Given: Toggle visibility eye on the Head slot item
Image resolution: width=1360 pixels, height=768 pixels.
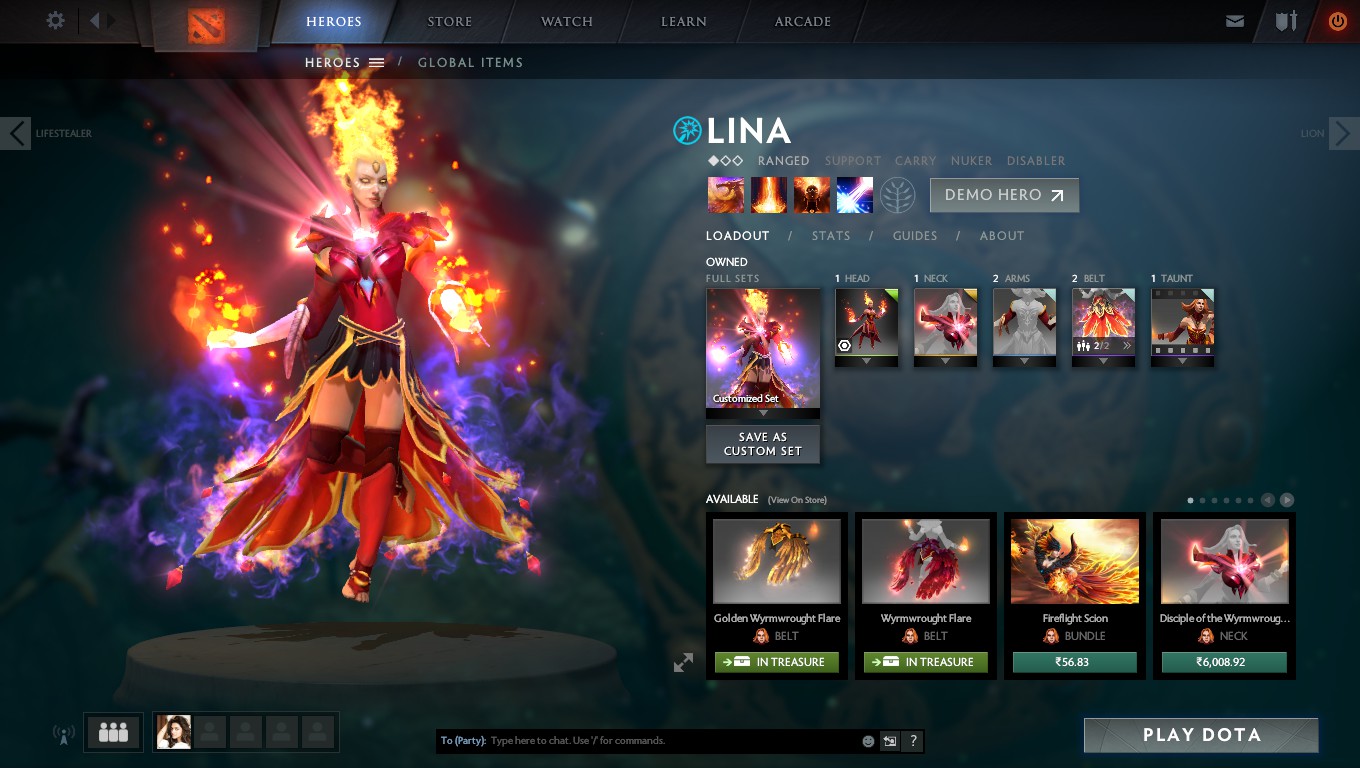Looking at the screenshot, I should point(844,345).
